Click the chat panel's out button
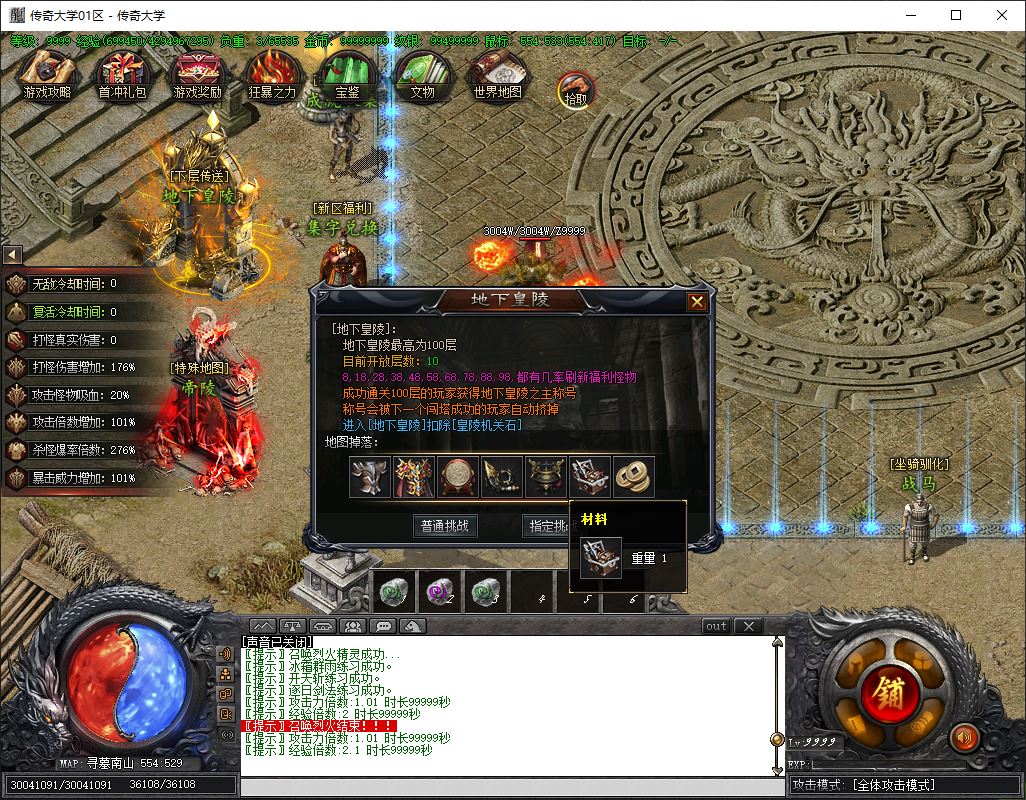The image size is (1026, 800). coord(716,626)
